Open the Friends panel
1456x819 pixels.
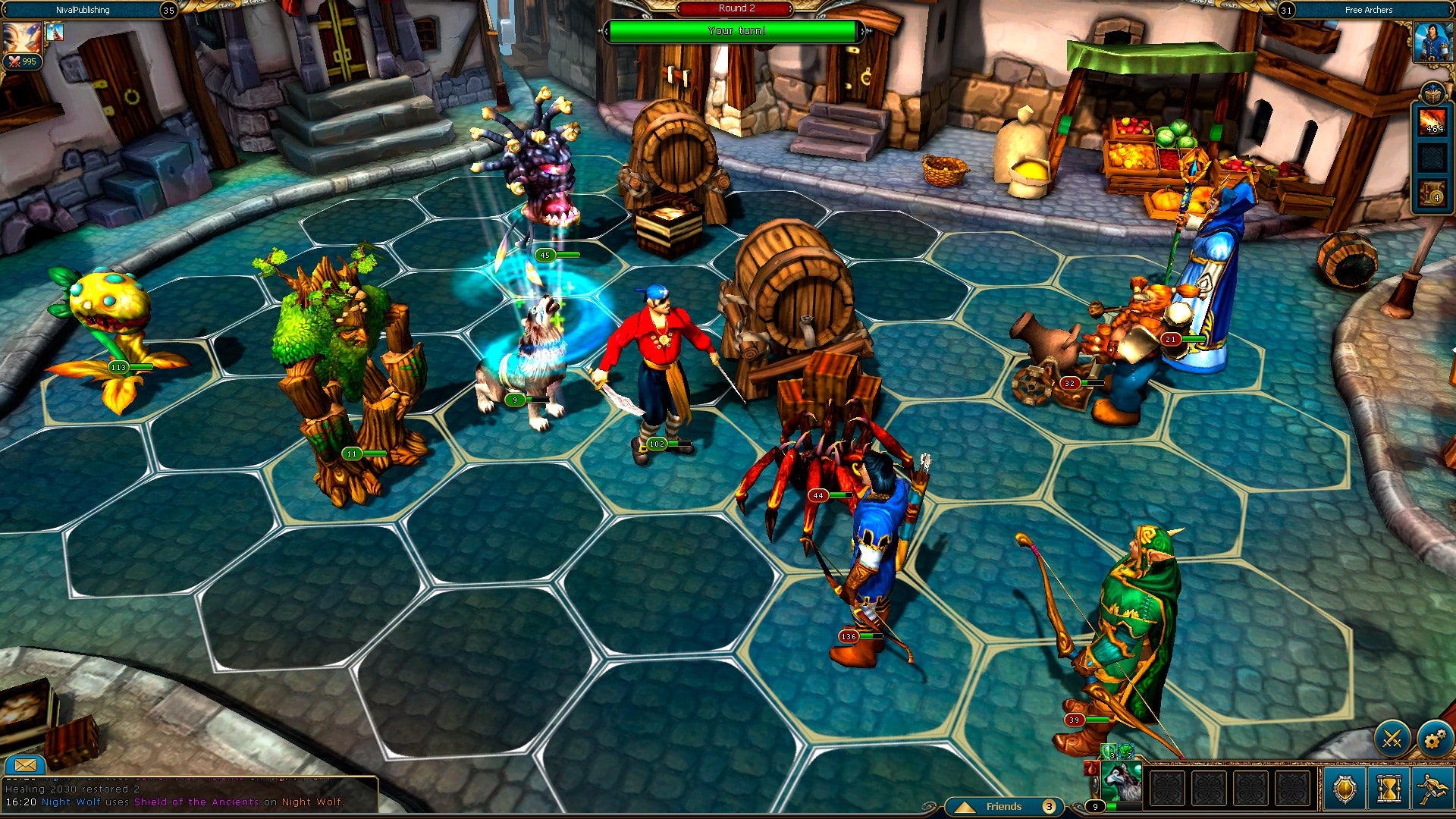(1004, 806)
